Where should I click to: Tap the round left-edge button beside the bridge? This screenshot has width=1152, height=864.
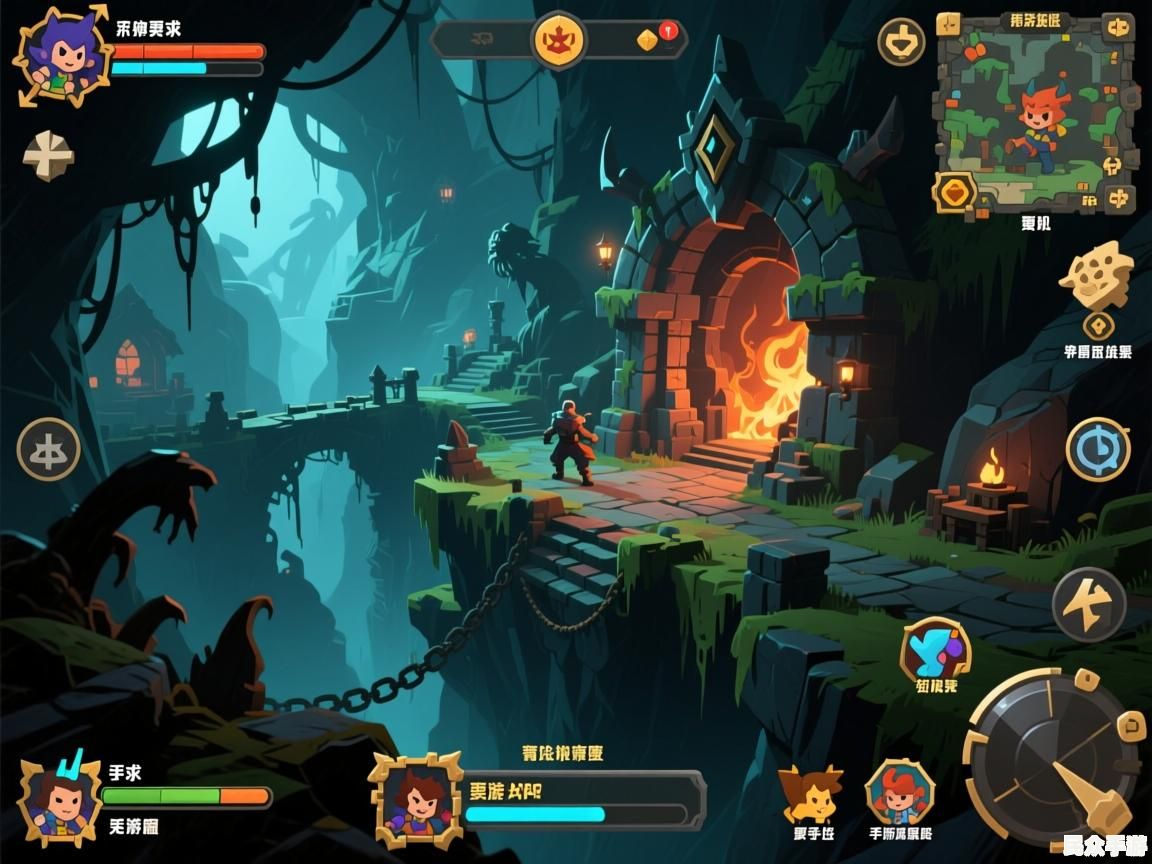[48, 449]
